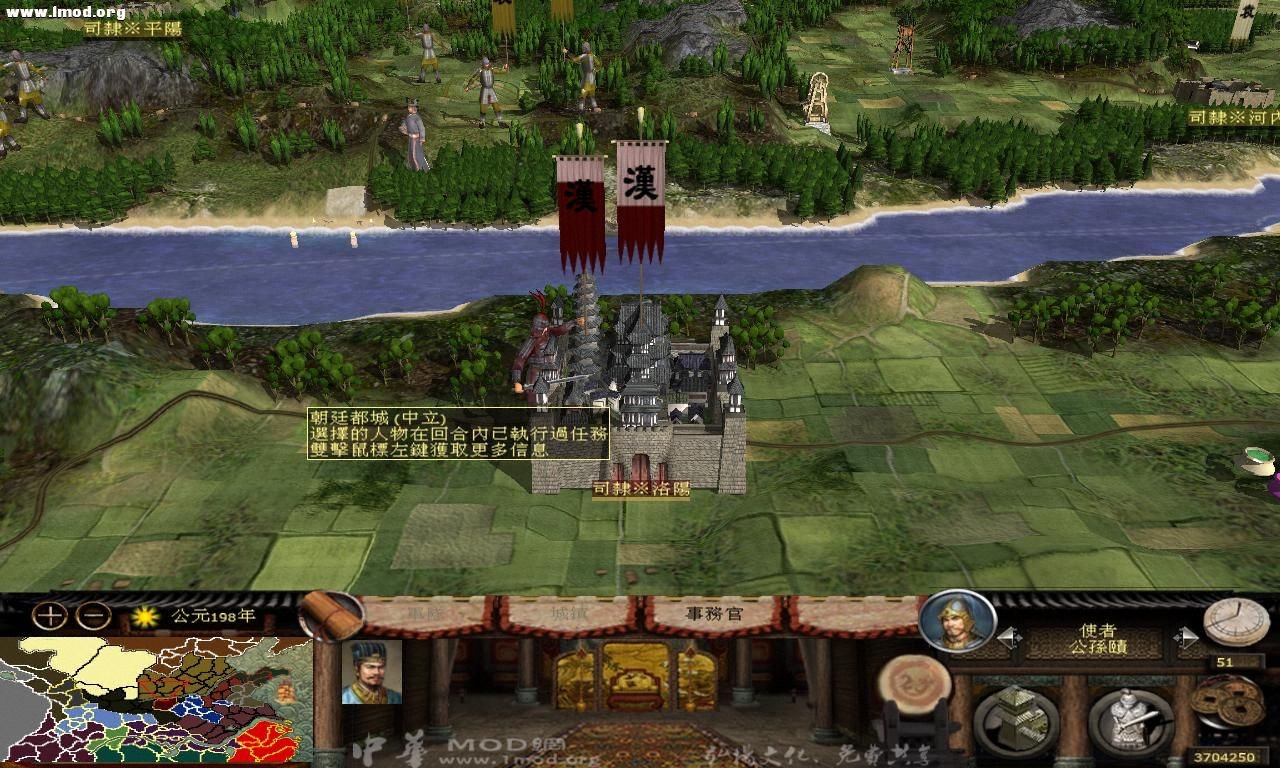This screenshot has height=768, width=1280.
Task: Open the message scroll icon
Action: (334, 615)
